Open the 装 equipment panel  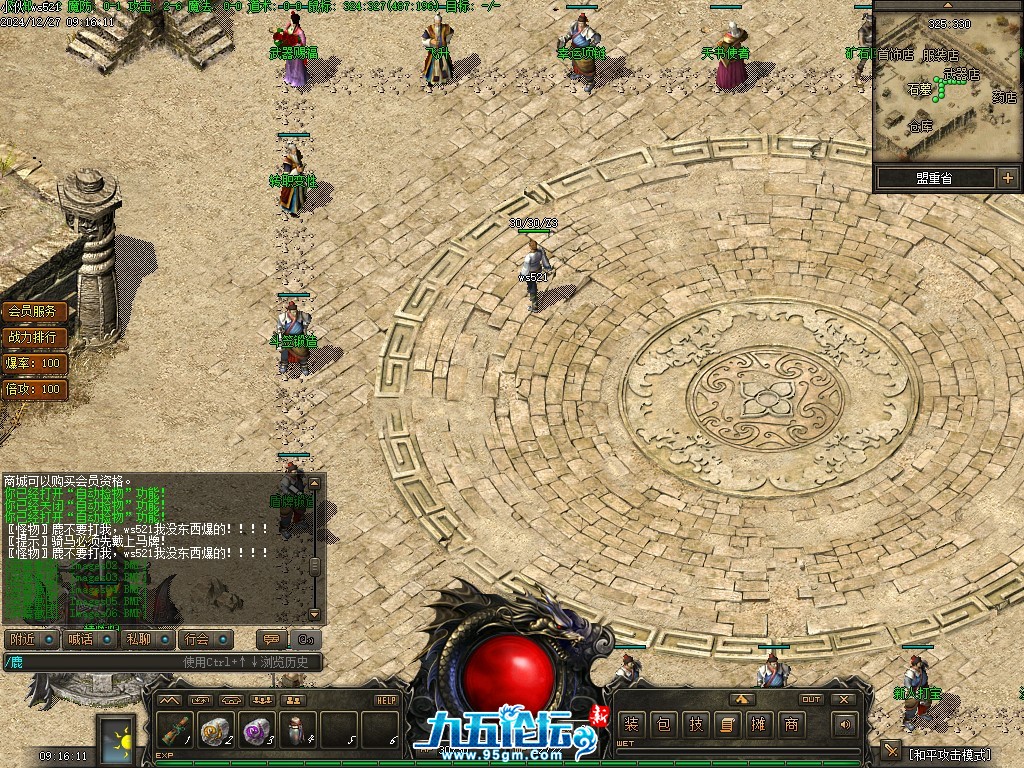(x=631, y=724)
